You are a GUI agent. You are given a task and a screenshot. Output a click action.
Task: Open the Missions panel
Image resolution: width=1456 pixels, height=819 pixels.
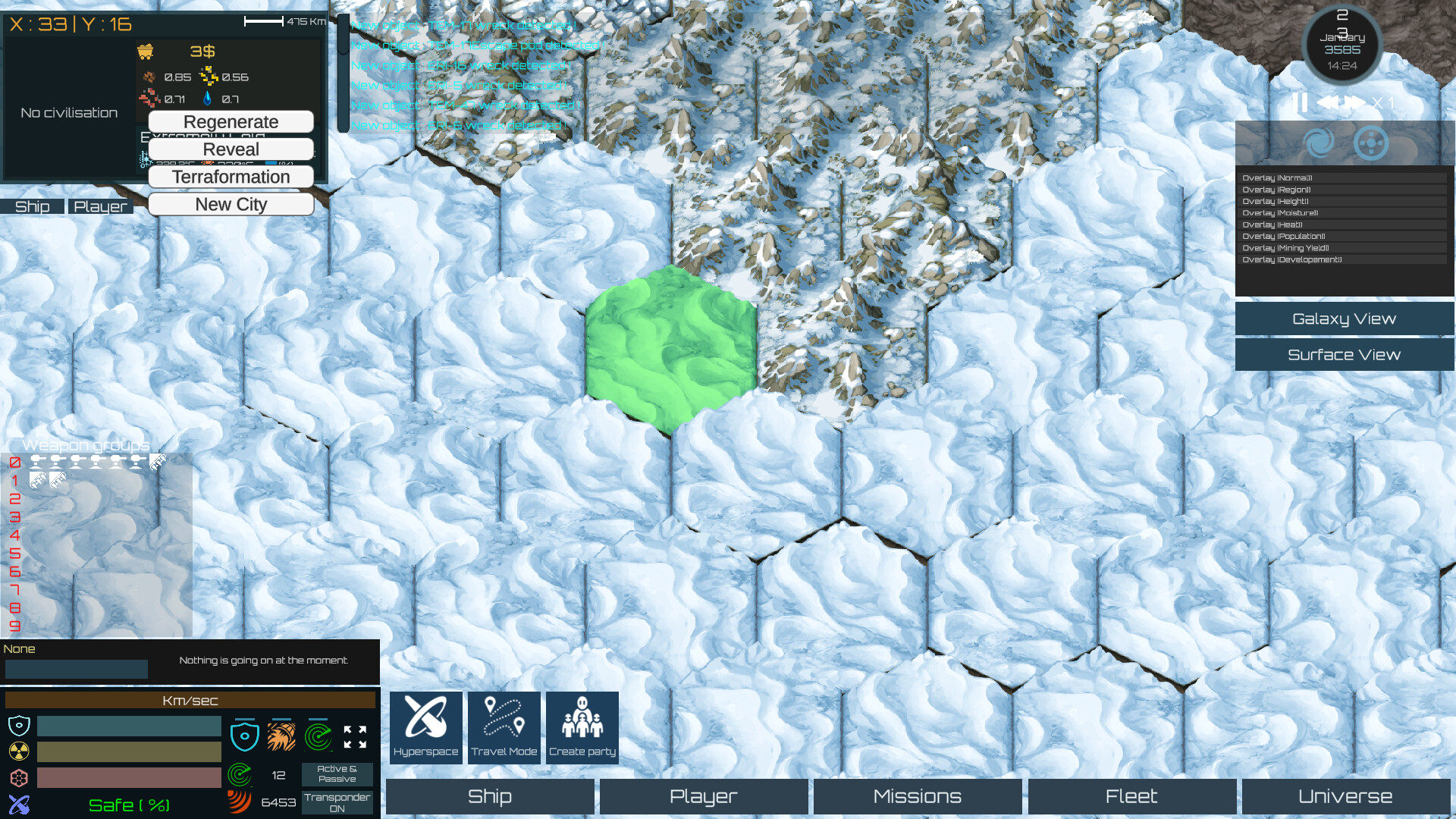[x=917, y=796]
